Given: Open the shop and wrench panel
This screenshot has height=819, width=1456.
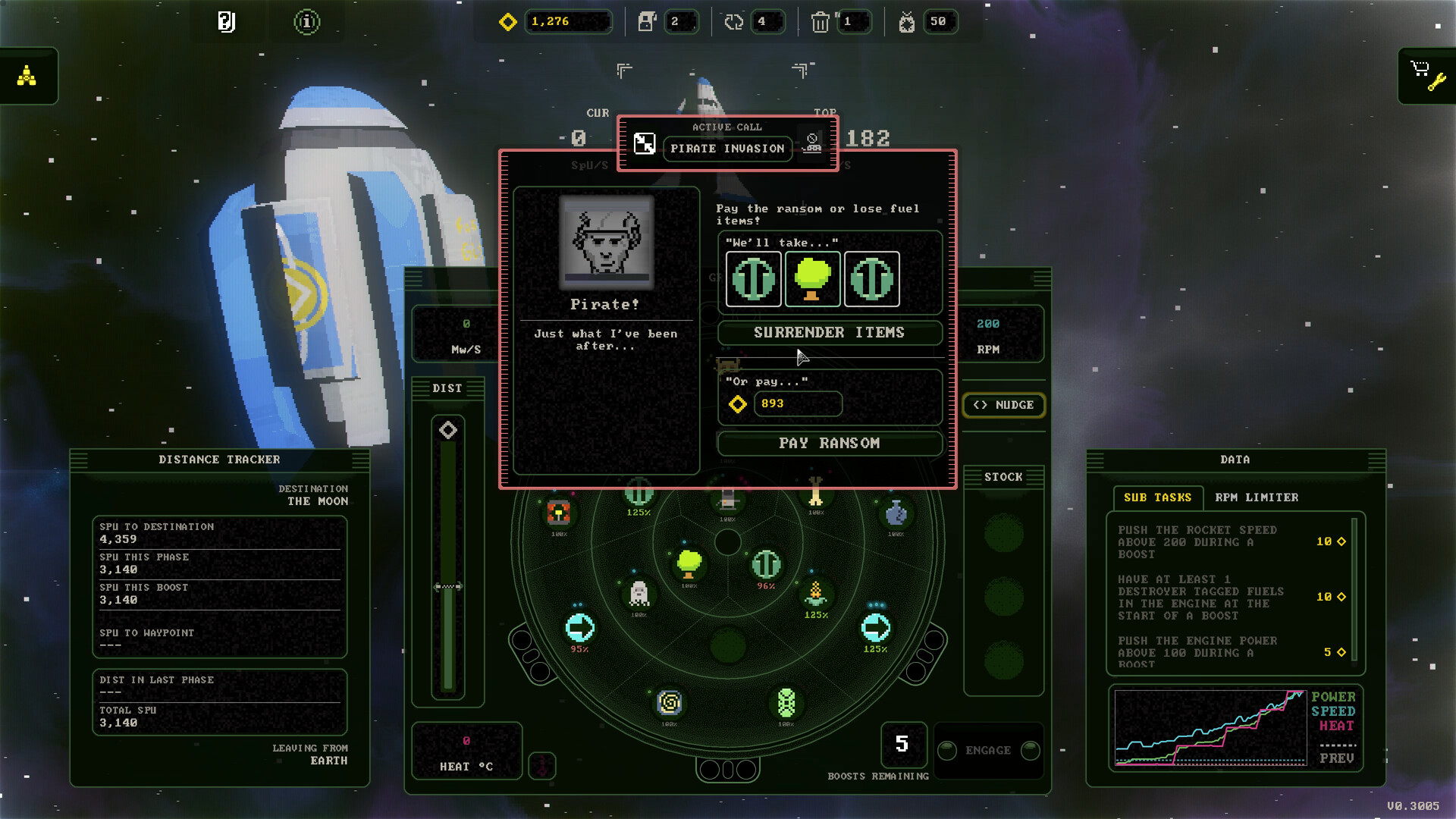Looking at the screenshot, I should coord(1426,76).
